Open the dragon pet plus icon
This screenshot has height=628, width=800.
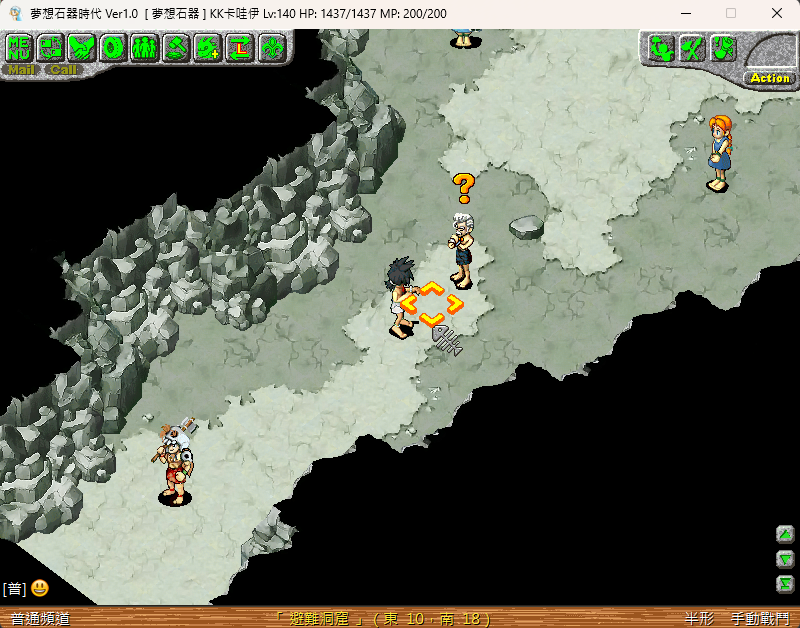pos(209,47)
